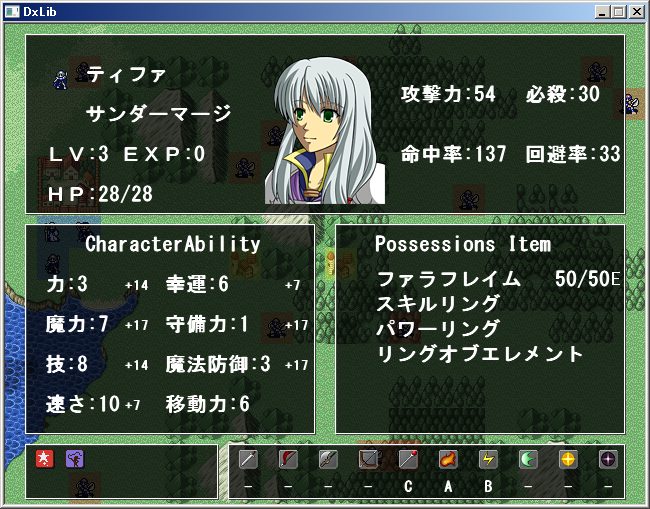
Task: Click the fire magic rank icon
Action: click(448, 459)
